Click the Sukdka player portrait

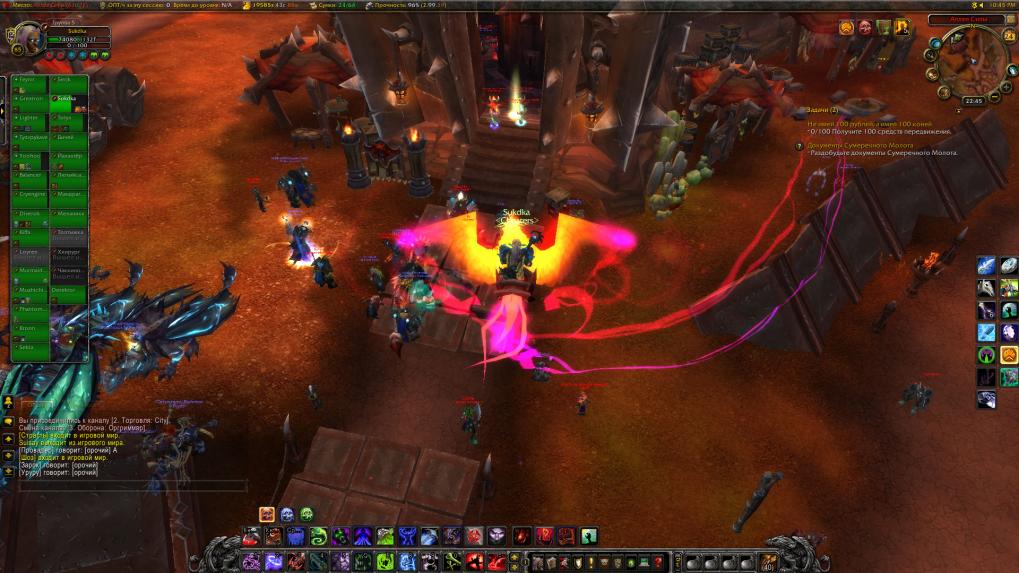(x=27, y=40)
